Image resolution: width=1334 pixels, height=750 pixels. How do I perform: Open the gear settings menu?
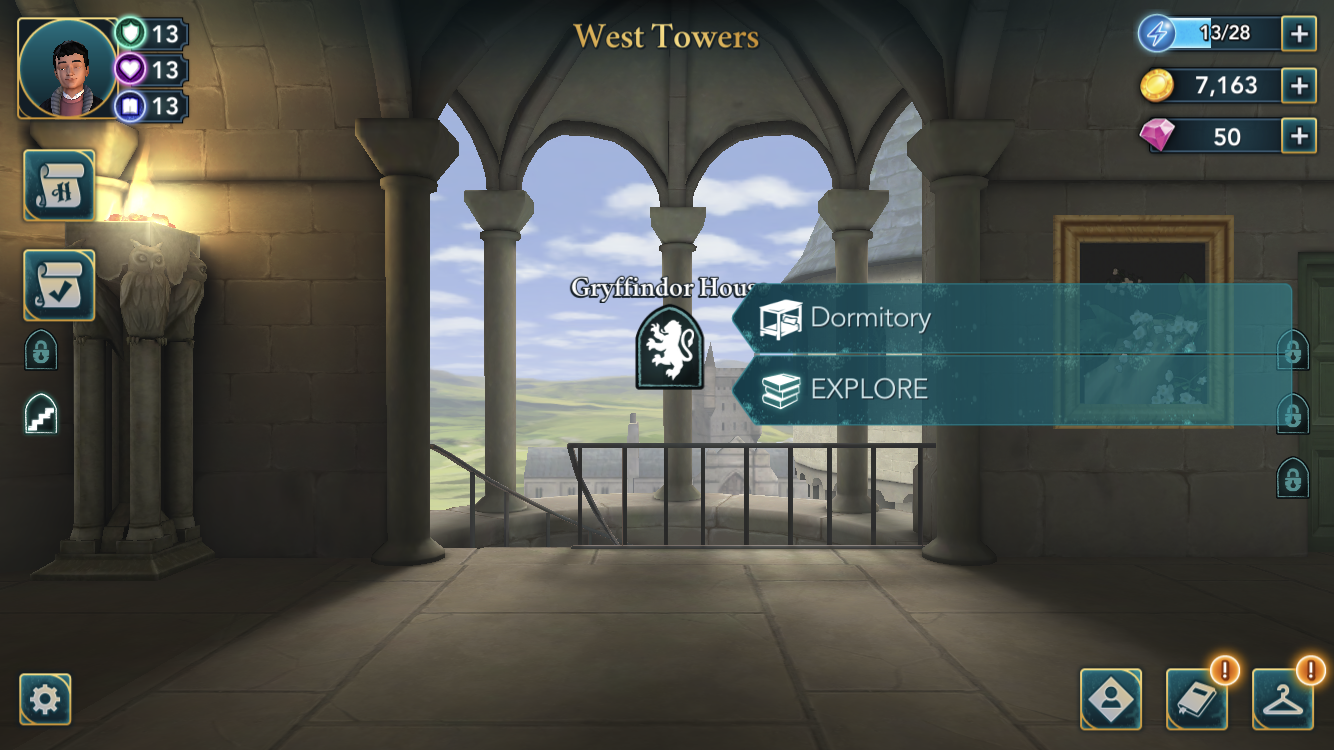point(45,699)
